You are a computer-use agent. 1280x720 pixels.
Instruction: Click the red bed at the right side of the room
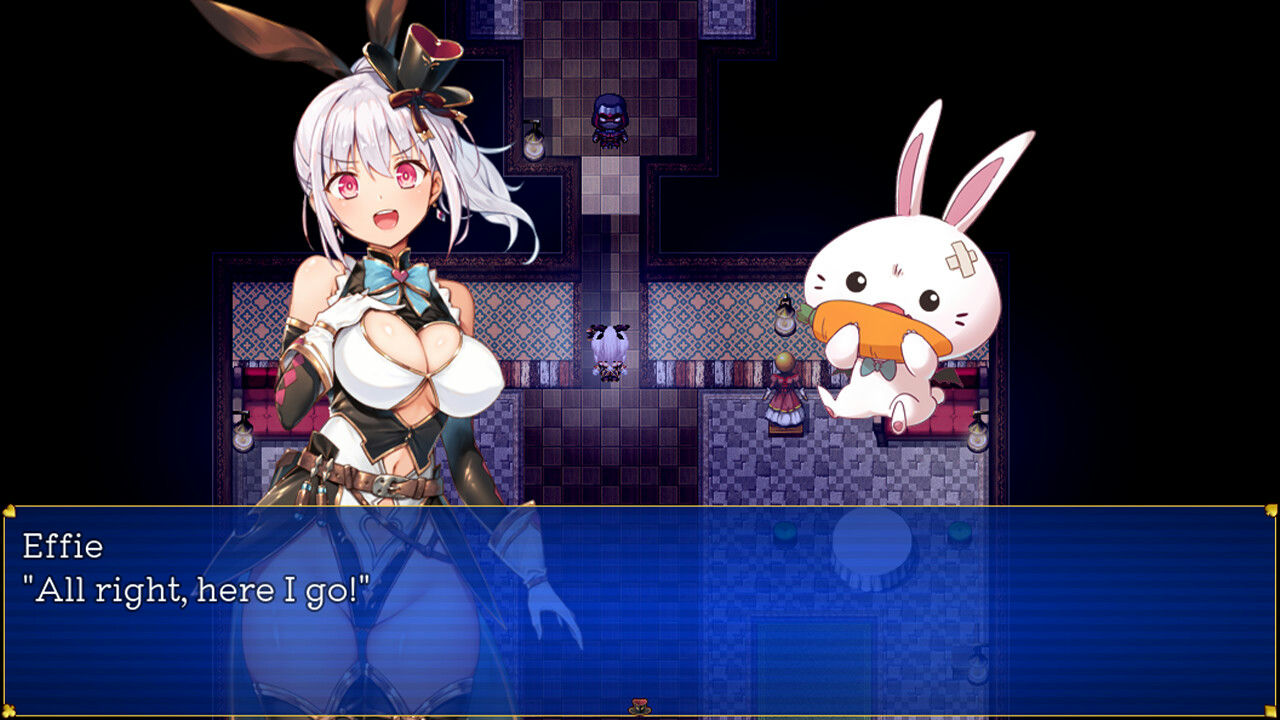[950, 400]
